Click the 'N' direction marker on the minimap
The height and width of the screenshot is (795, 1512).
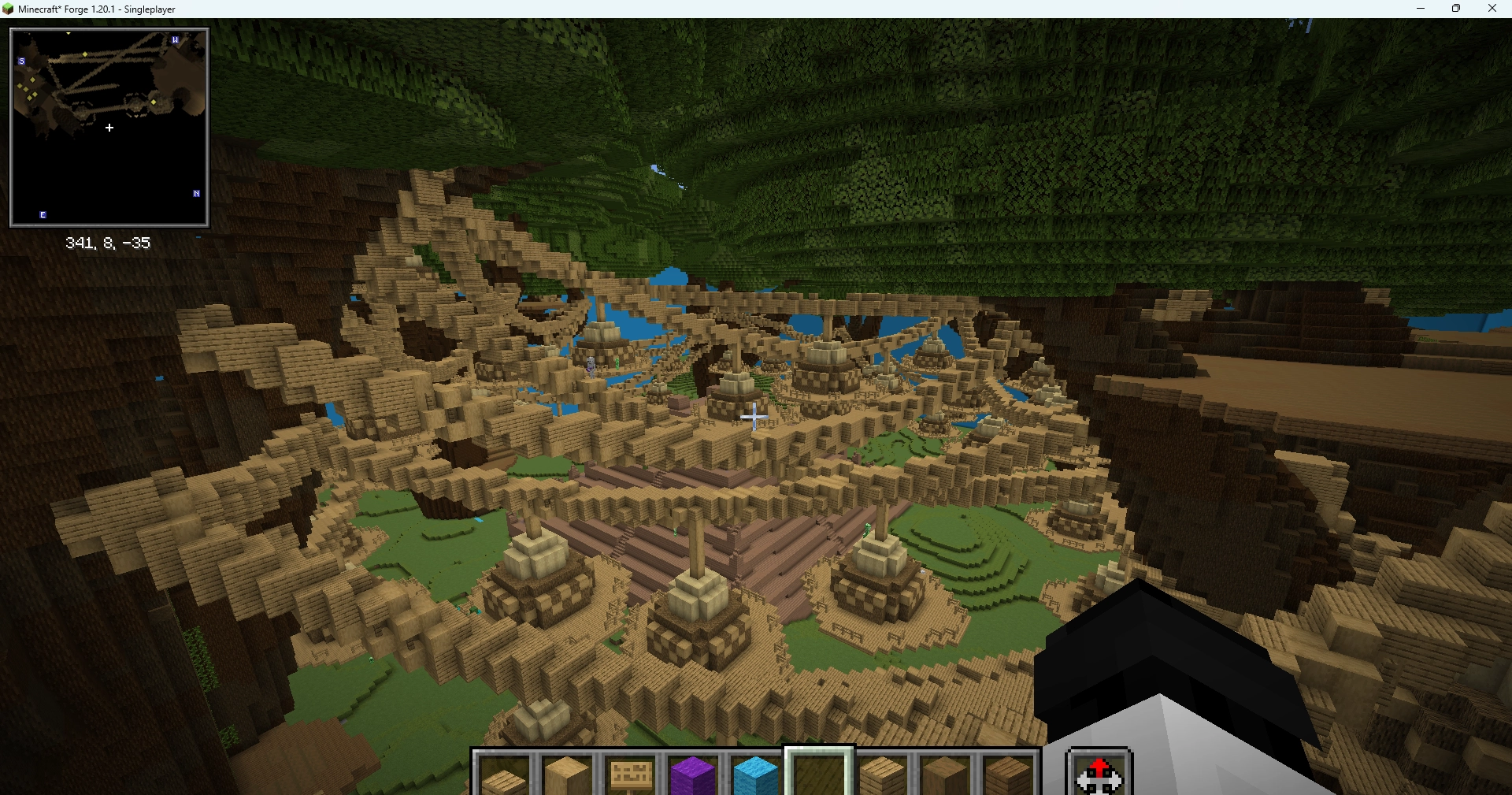[195, 193]
